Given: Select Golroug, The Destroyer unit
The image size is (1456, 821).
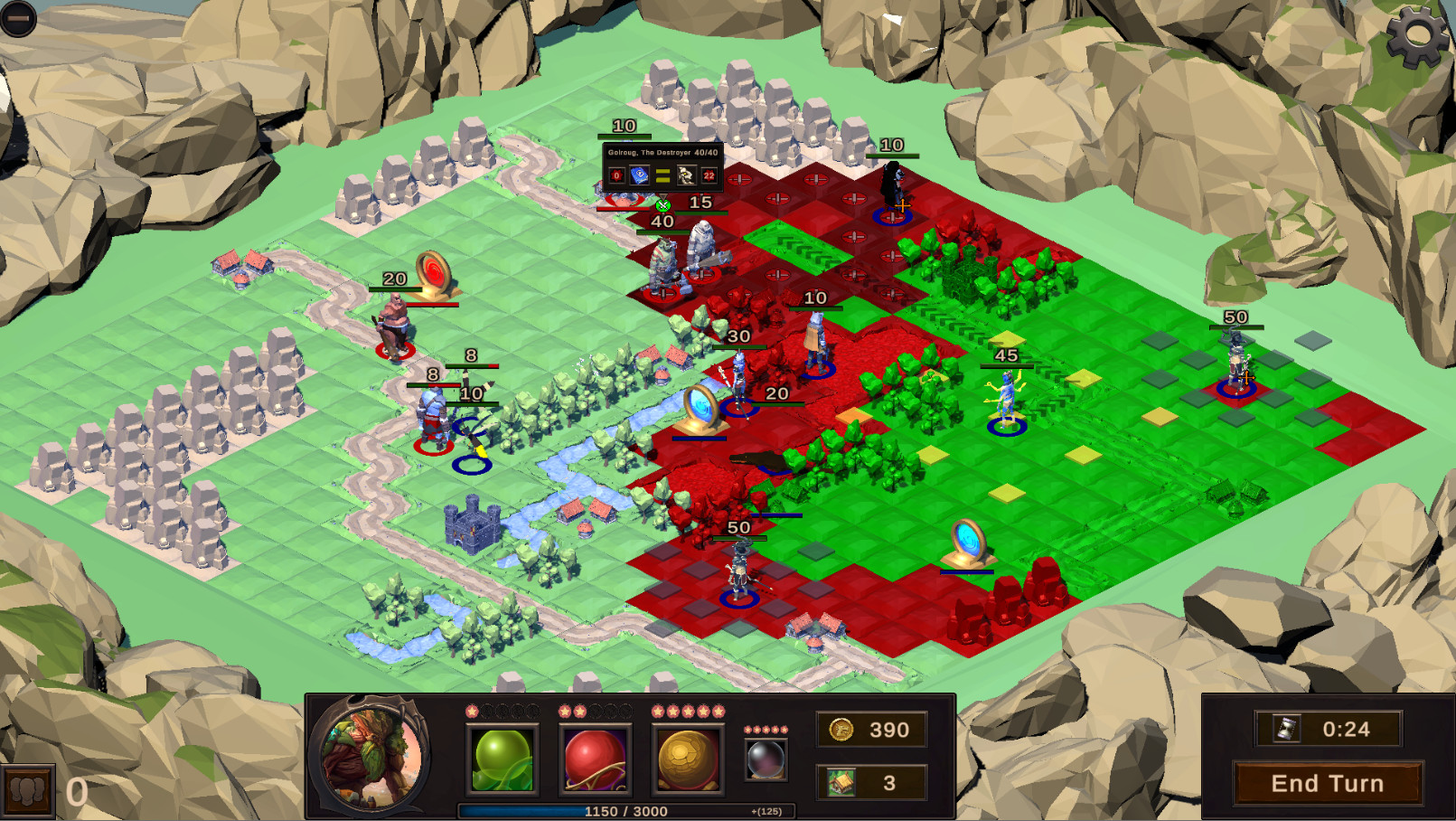Looking at the screenshot, I should (664, 266).
